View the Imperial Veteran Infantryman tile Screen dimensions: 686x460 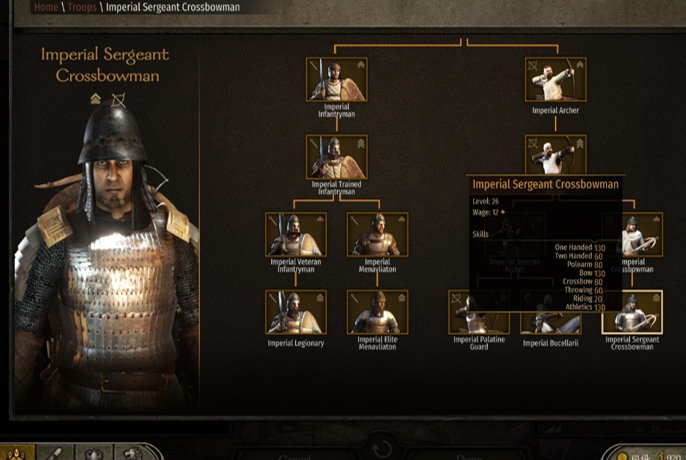point(296,234)
